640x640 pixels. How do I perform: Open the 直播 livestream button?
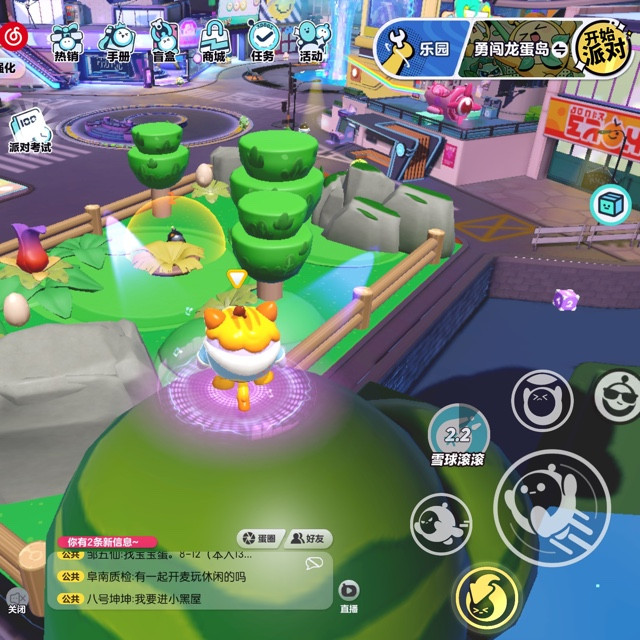[x=349, y=595]
